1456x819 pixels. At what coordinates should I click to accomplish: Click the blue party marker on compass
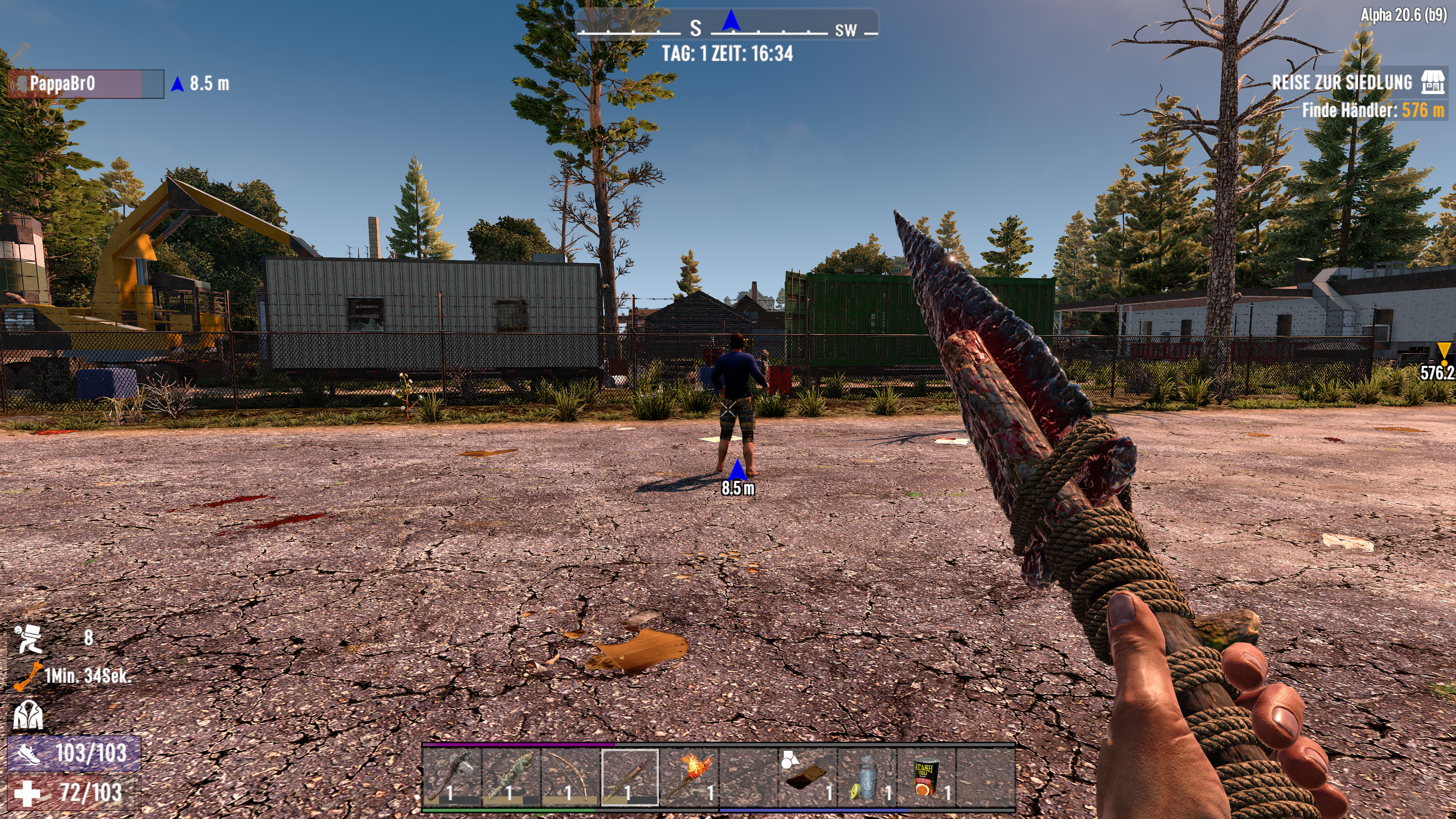coord(731,21)
